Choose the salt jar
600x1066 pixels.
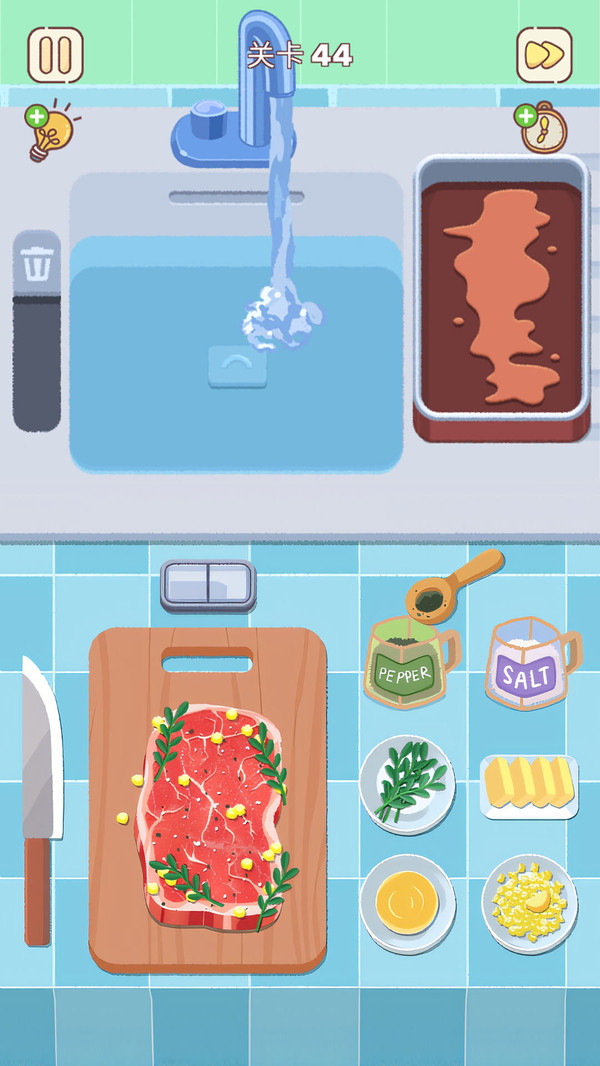[529, 667]
